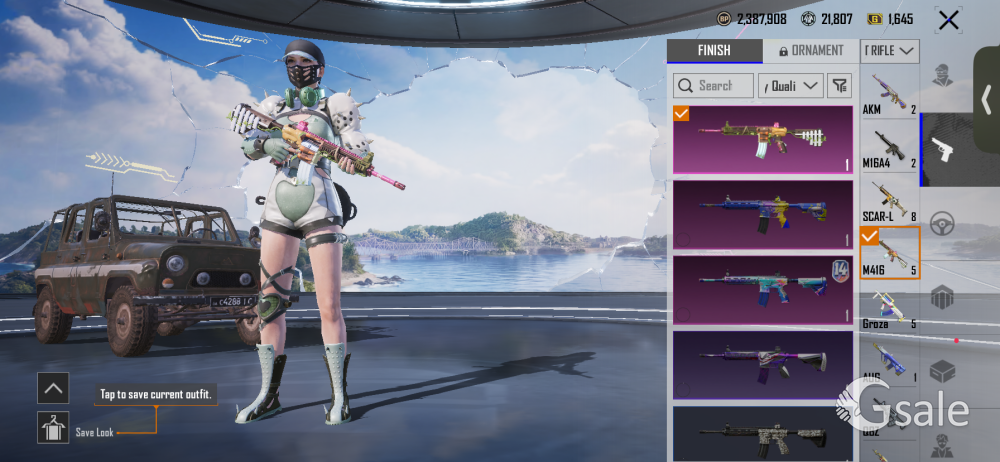The width and height of the screenshot is (1000, 462).
Task: Choose the AKM from the weapon list
Action: (889, 93)
